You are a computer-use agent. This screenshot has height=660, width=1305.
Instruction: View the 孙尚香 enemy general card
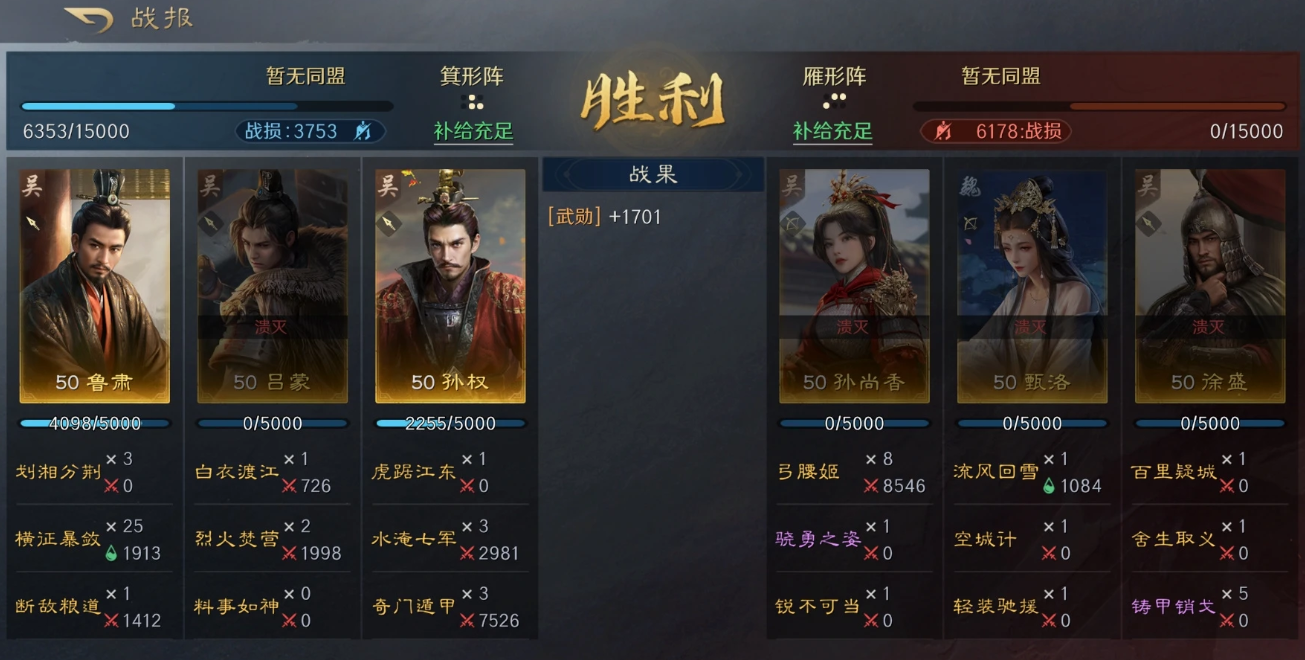click(x=854, y=286)
